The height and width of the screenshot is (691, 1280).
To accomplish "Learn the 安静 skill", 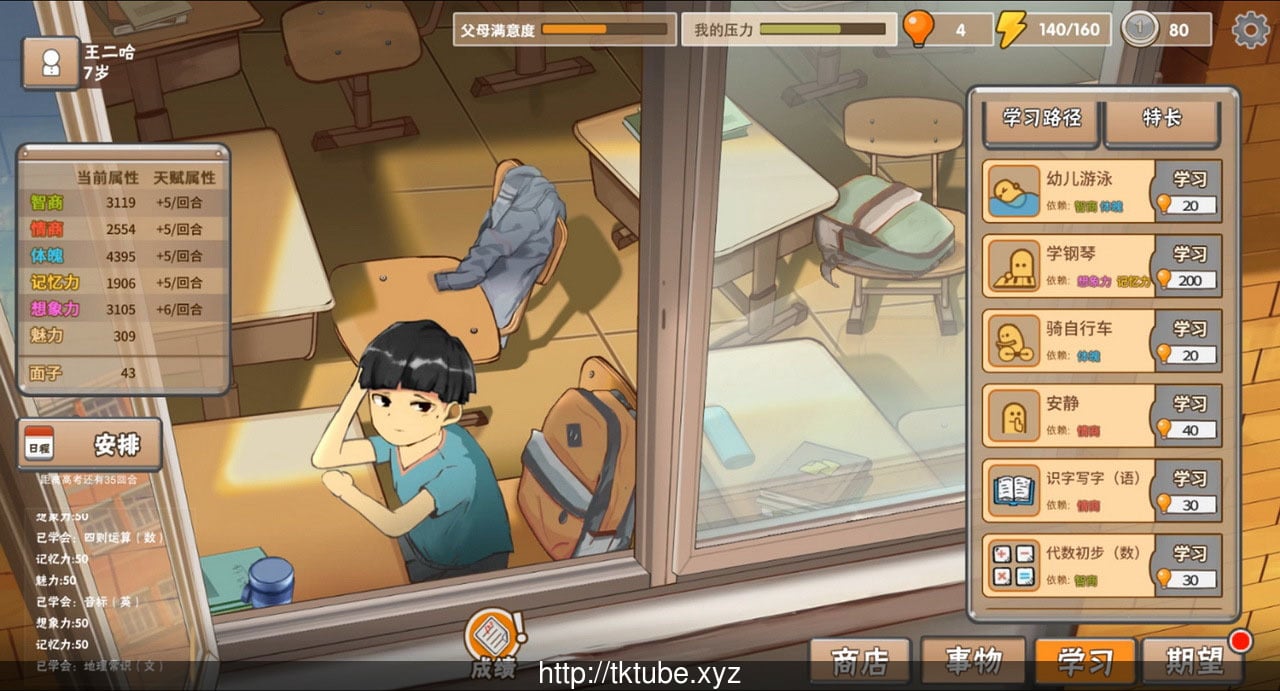I will point(1189,416).
